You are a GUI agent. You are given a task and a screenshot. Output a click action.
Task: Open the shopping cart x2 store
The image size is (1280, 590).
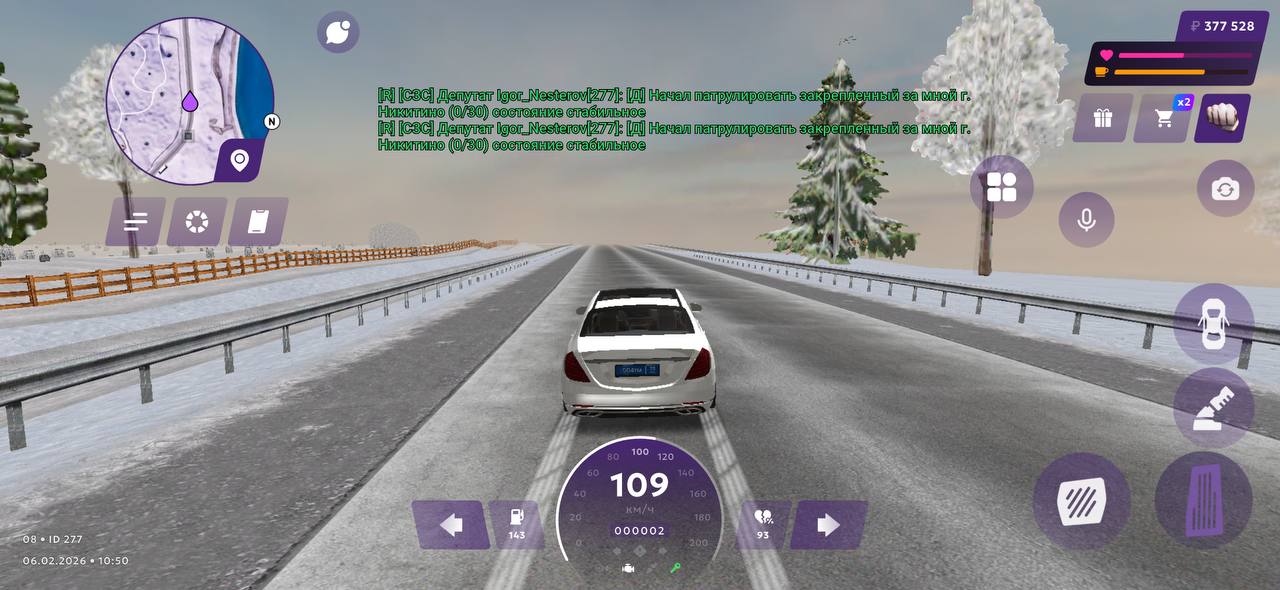pyautogui.click(x=1164, y=118)
